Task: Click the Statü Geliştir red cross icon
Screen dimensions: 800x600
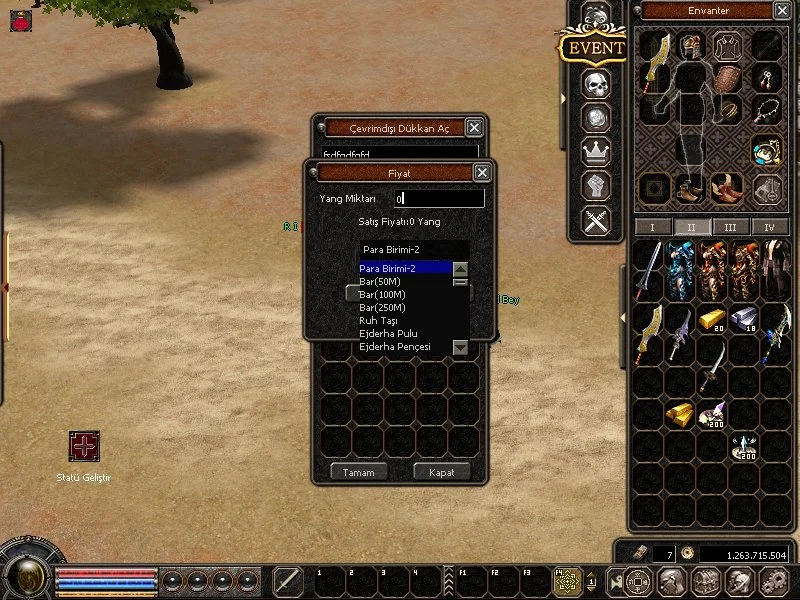Action: click(84, 446)
